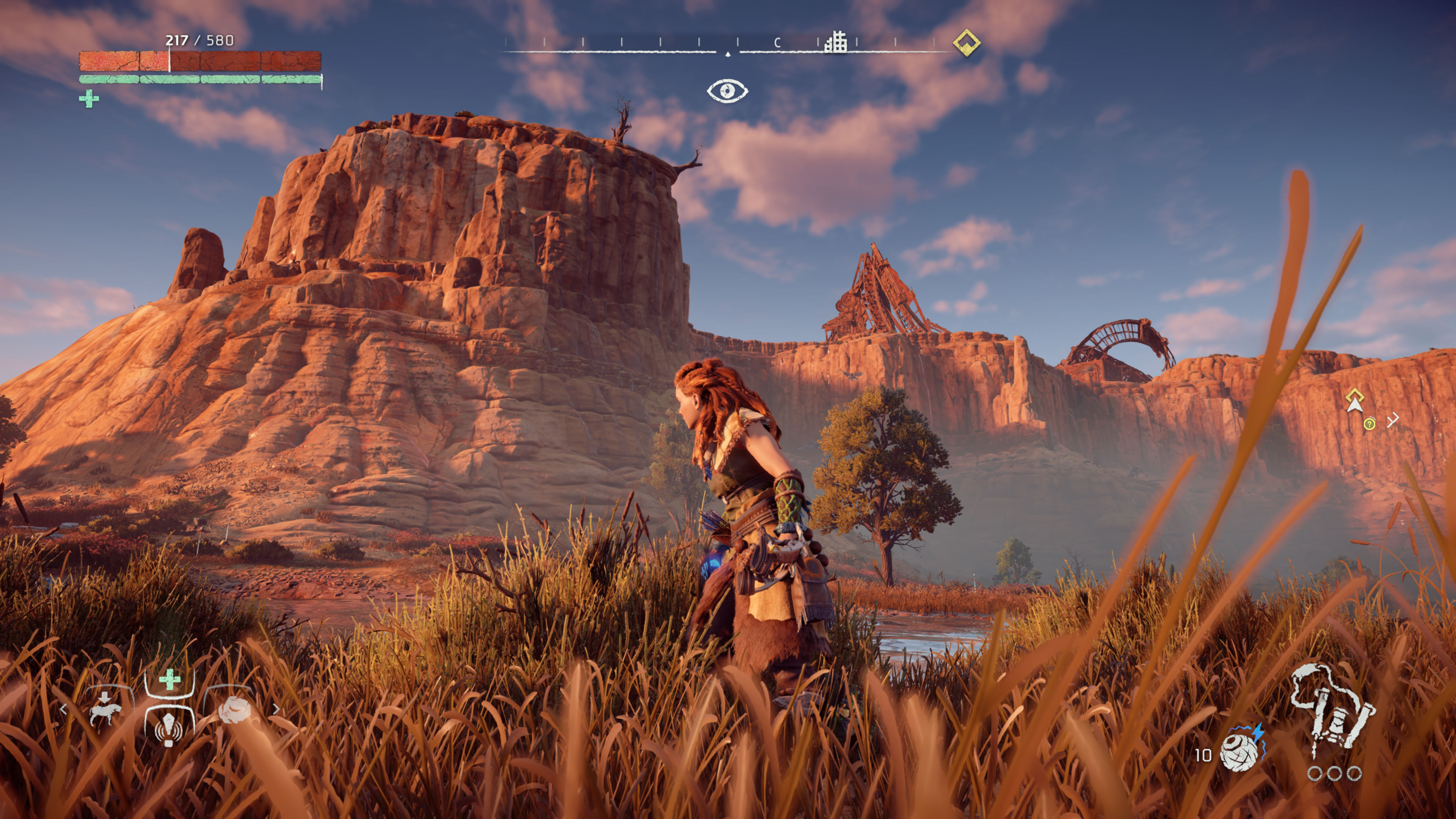This screenshot has width=1456, height=819.
Task: Use the green medicine cross in the quick slot
Action: 169,680
